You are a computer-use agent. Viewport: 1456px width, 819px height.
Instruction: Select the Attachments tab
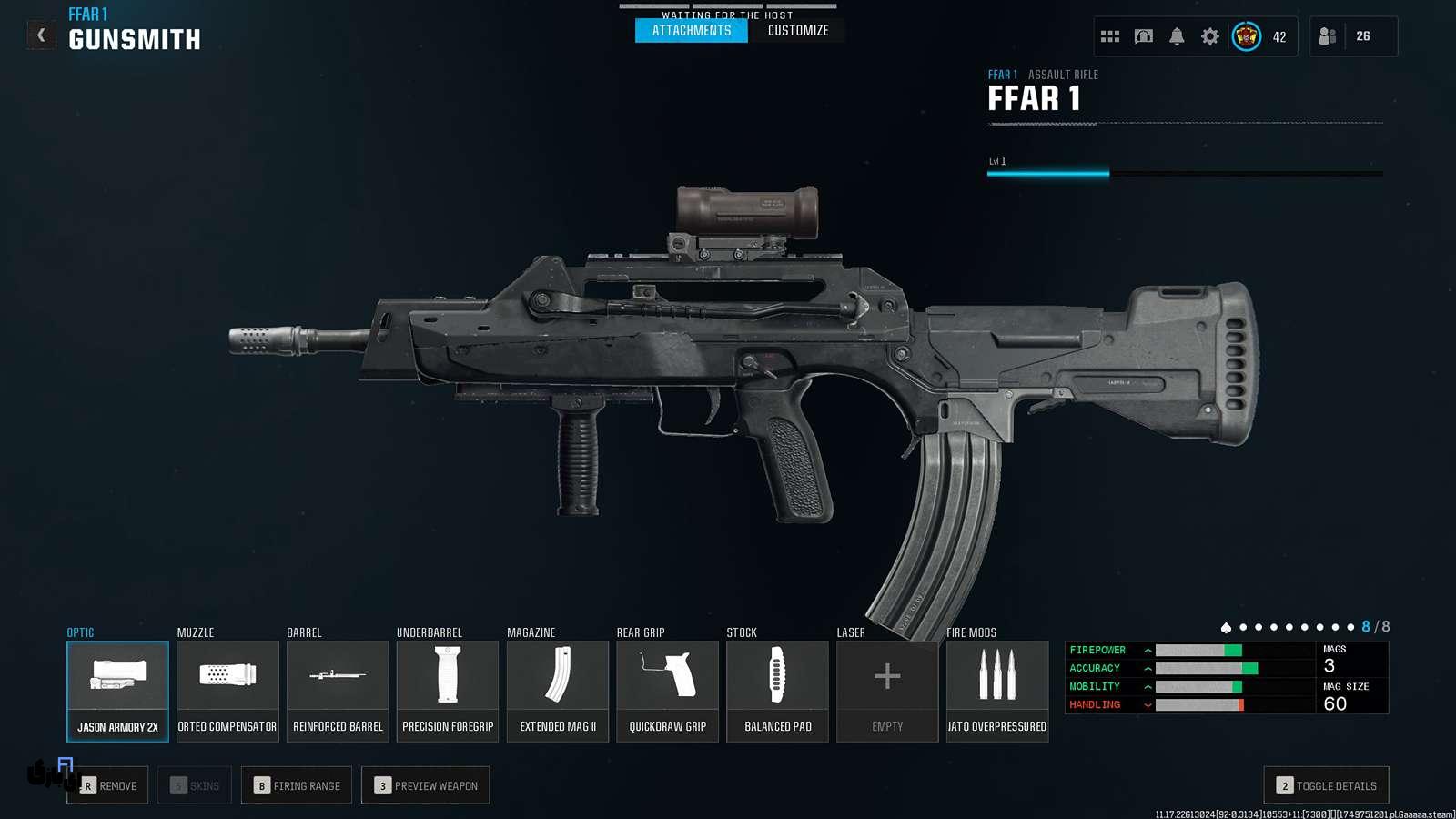(x=692, y=30)
